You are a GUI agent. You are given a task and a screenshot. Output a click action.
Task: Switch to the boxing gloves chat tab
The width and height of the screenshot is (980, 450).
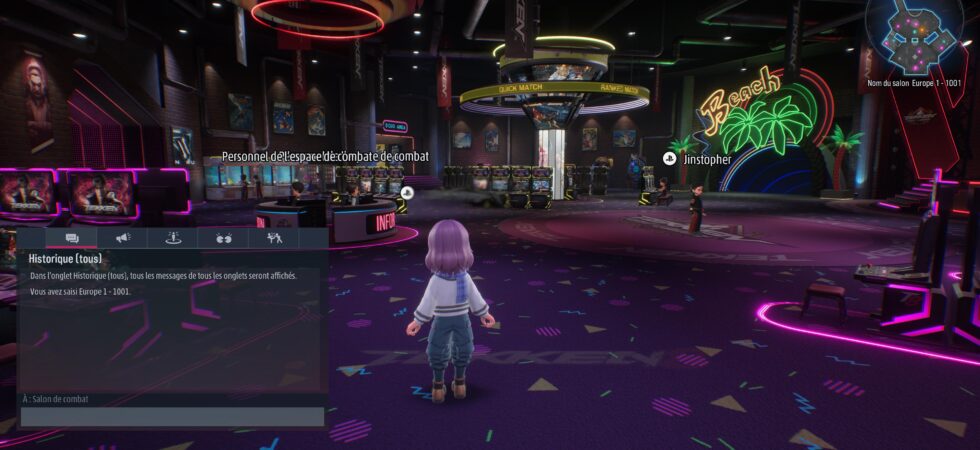(222, 238)
